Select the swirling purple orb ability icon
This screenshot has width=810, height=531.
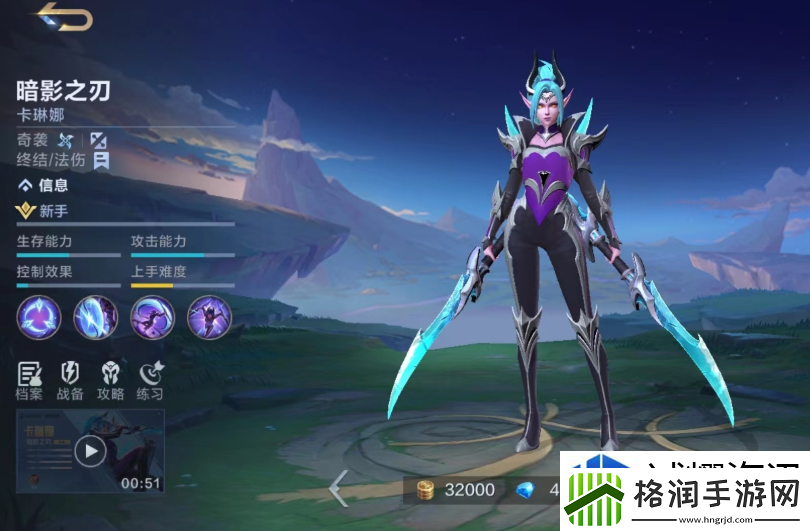point(39,317)
